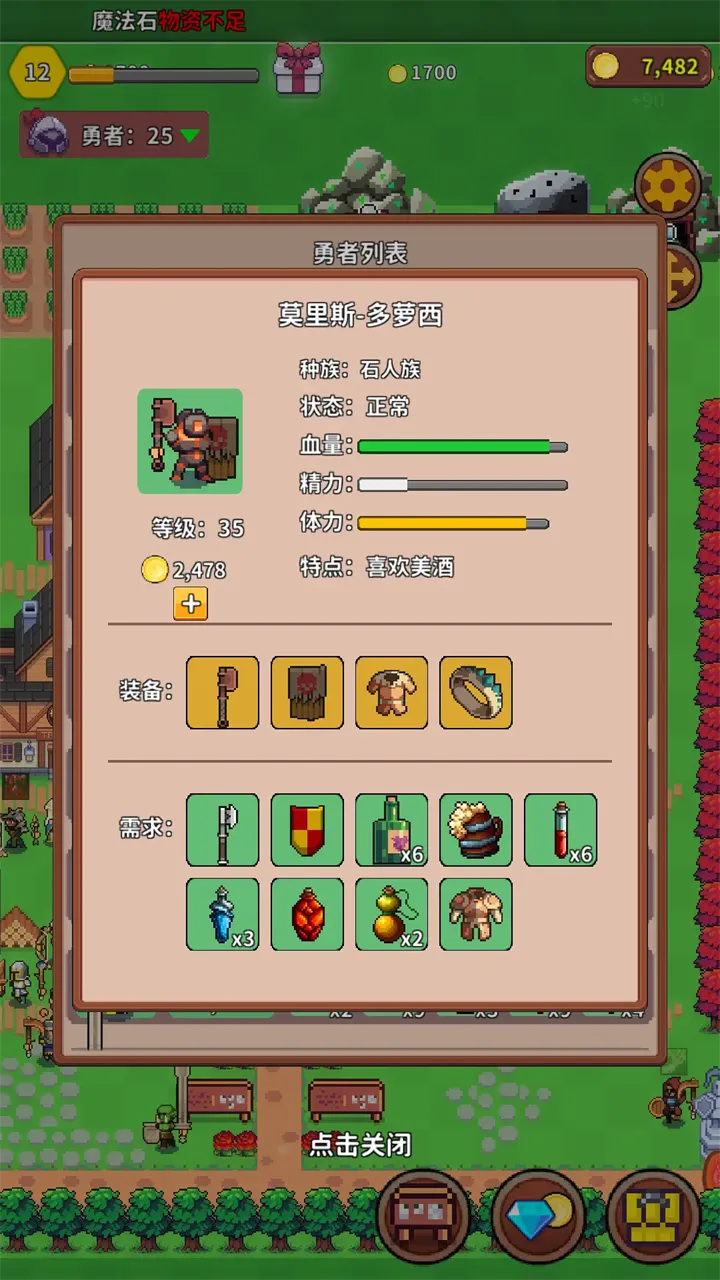
Task: Select the foaming beer mug need
Action: [476, 830]
